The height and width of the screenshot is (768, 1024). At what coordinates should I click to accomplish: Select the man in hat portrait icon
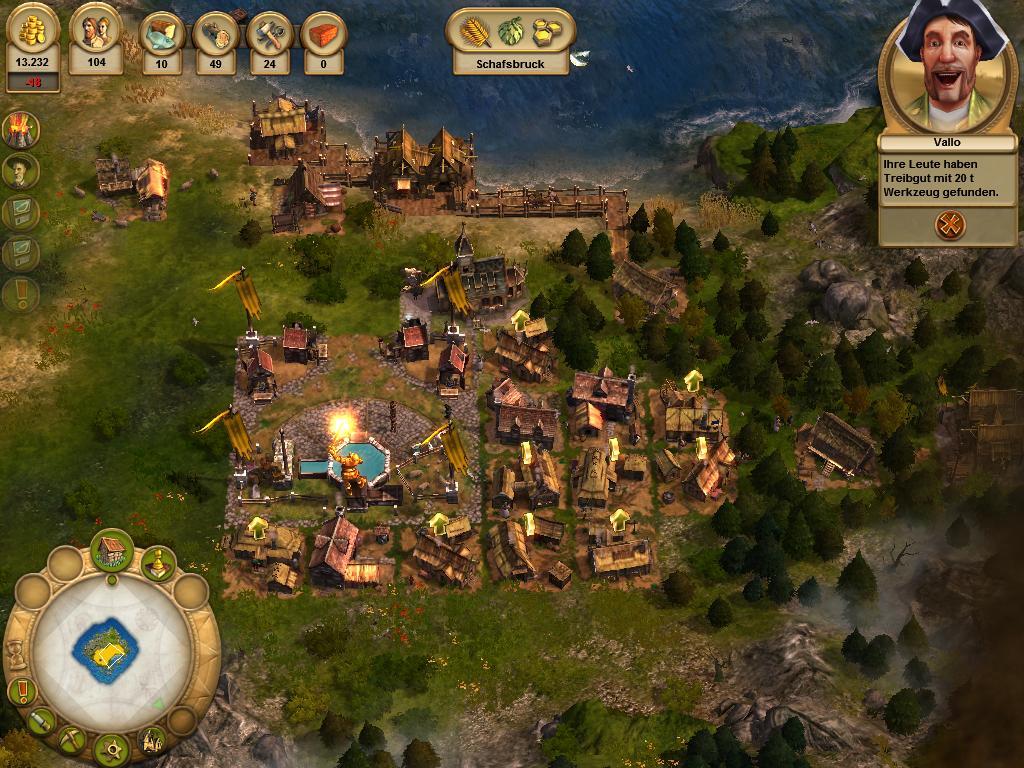click(x=20, y=171)
